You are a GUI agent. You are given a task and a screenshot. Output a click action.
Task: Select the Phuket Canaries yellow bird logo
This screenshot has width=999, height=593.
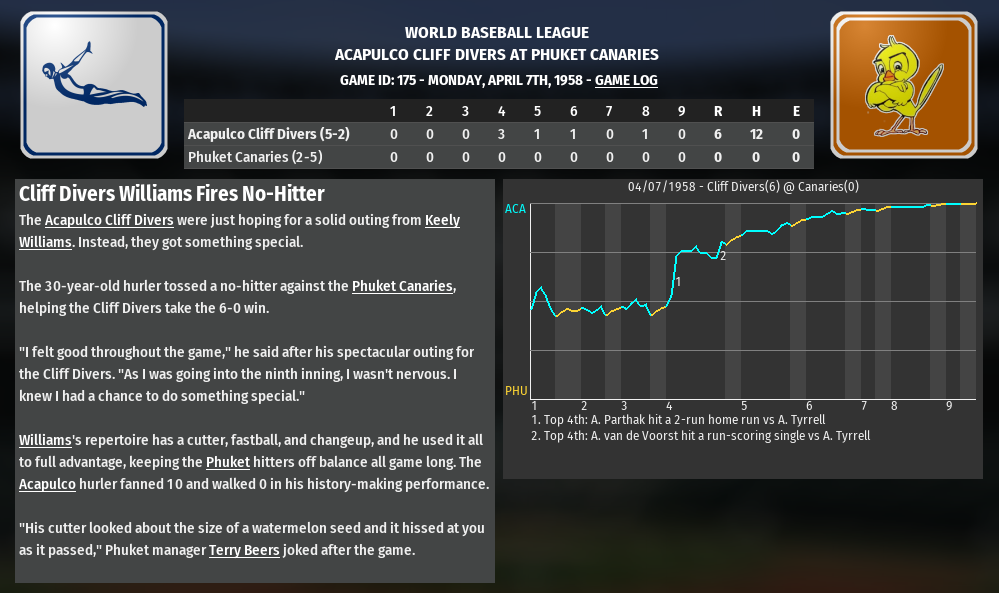[x=903, y=85]
